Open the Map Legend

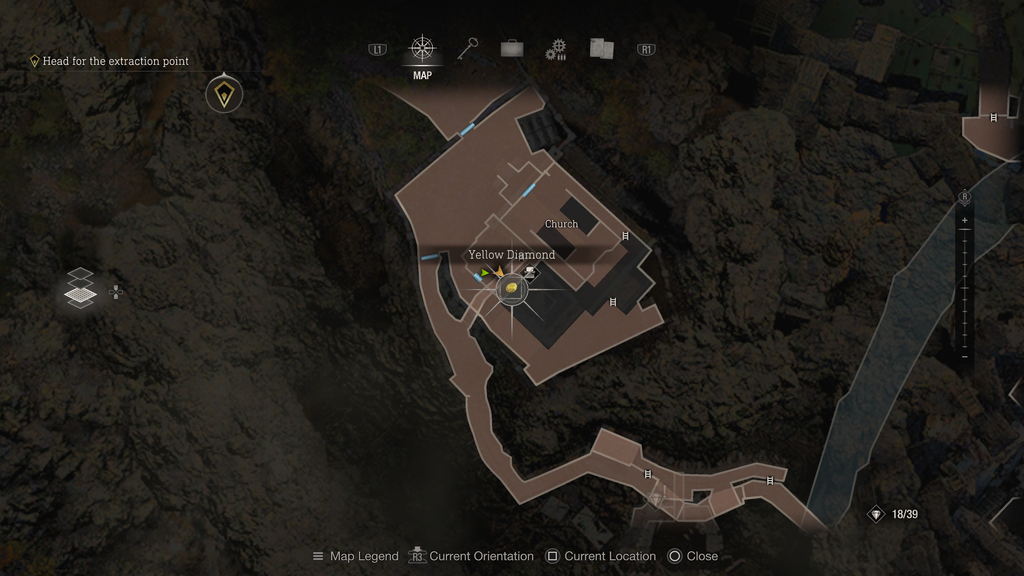click(x=355, y=556)
